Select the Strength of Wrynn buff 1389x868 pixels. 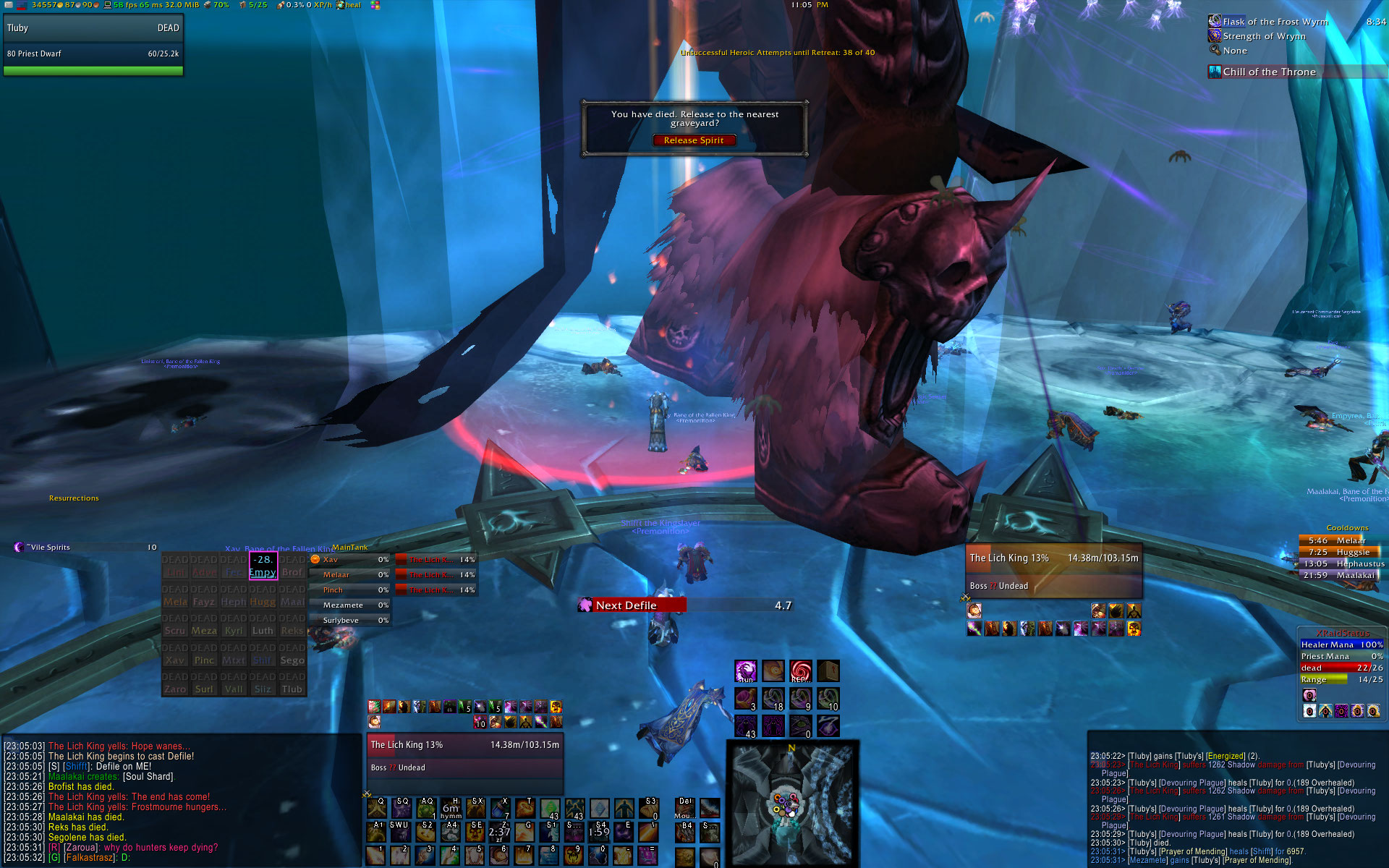[1264, 36]
